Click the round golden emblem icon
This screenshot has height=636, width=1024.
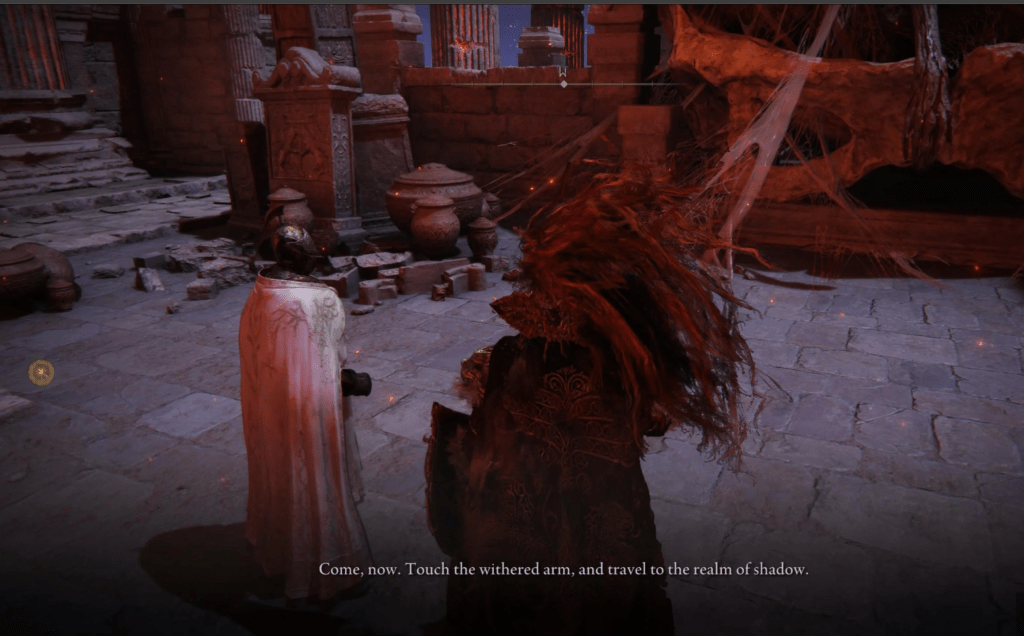point(41,373)
